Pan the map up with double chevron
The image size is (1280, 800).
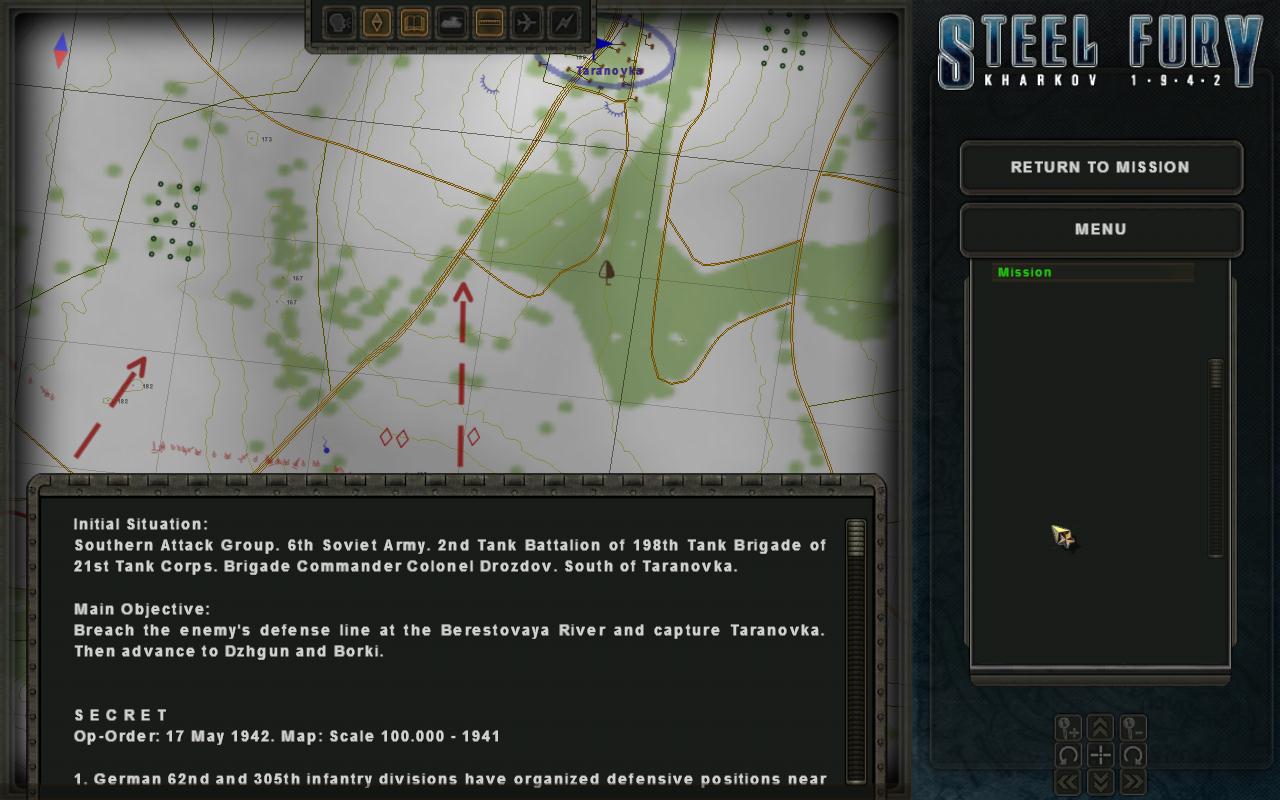(x=1100, y=728)
